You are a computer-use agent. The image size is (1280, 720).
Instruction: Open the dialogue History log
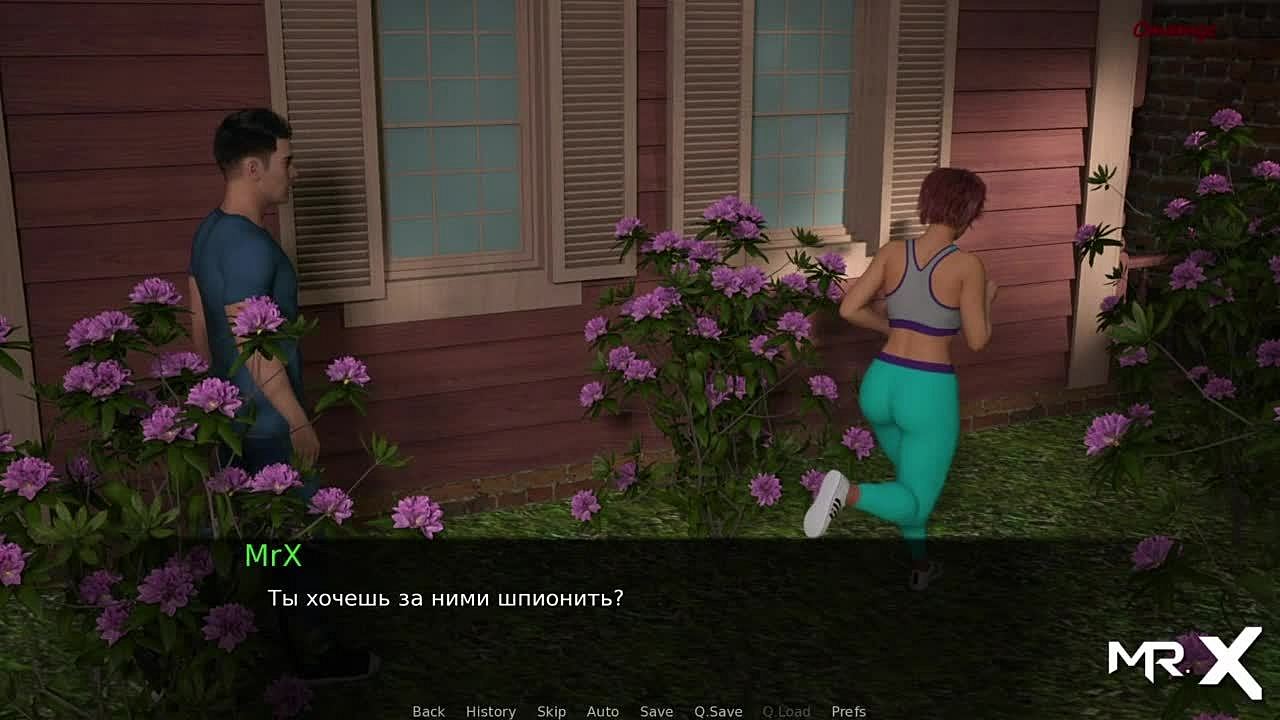(x=490, y=711)
